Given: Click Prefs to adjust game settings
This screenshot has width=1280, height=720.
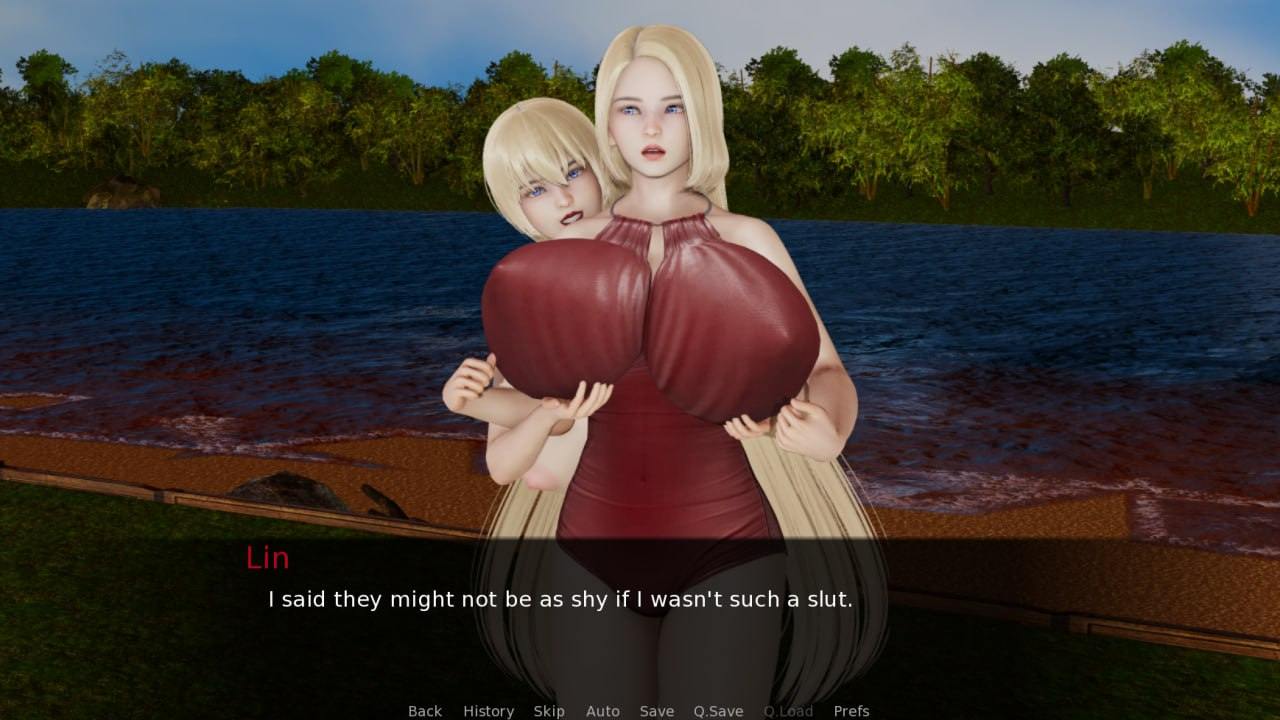Looking at the screenshot, I should point(851,710).
